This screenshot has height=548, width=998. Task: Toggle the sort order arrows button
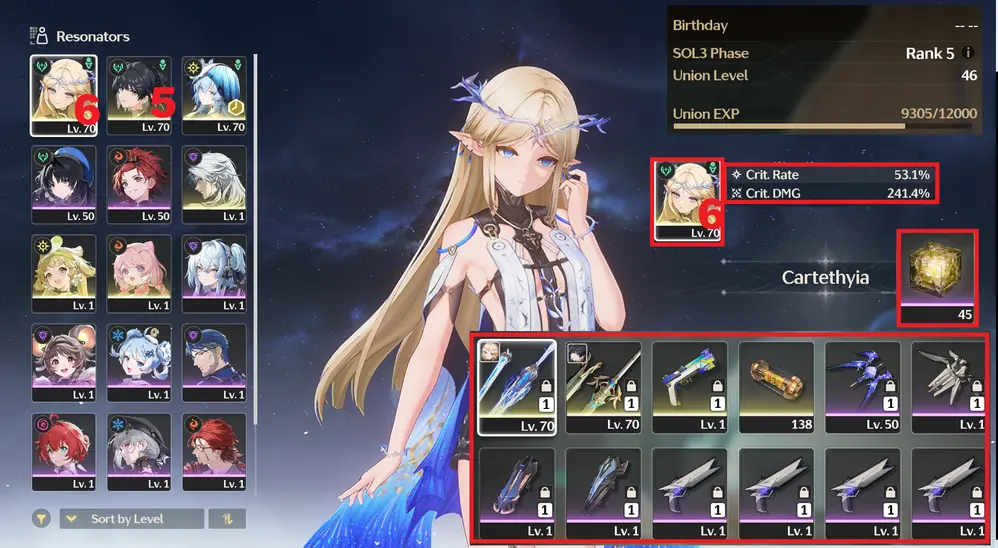tap(226, 519)
